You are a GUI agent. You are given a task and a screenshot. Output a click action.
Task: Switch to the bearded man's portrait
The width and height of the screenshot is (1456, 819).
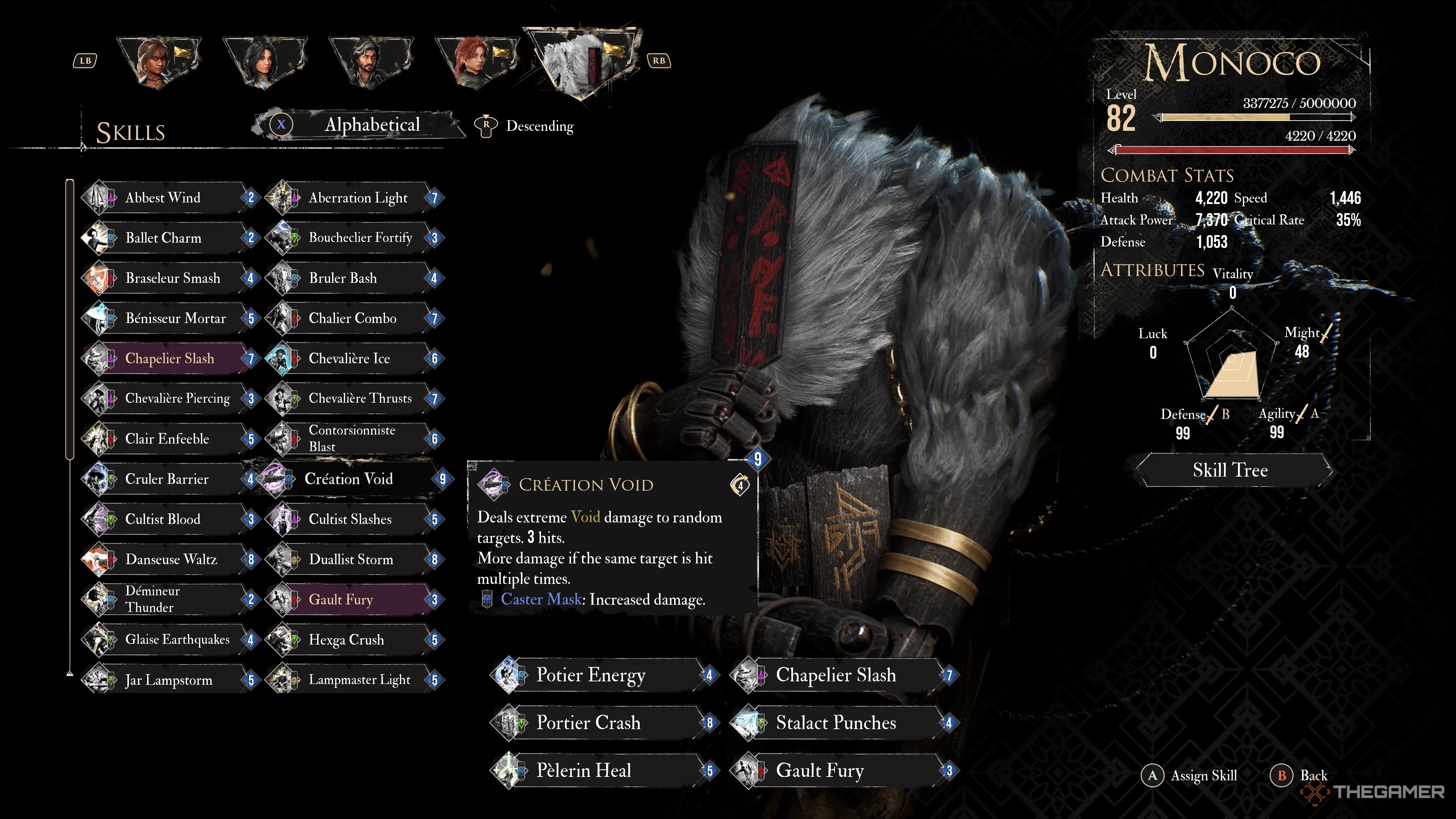coord(371,61)
